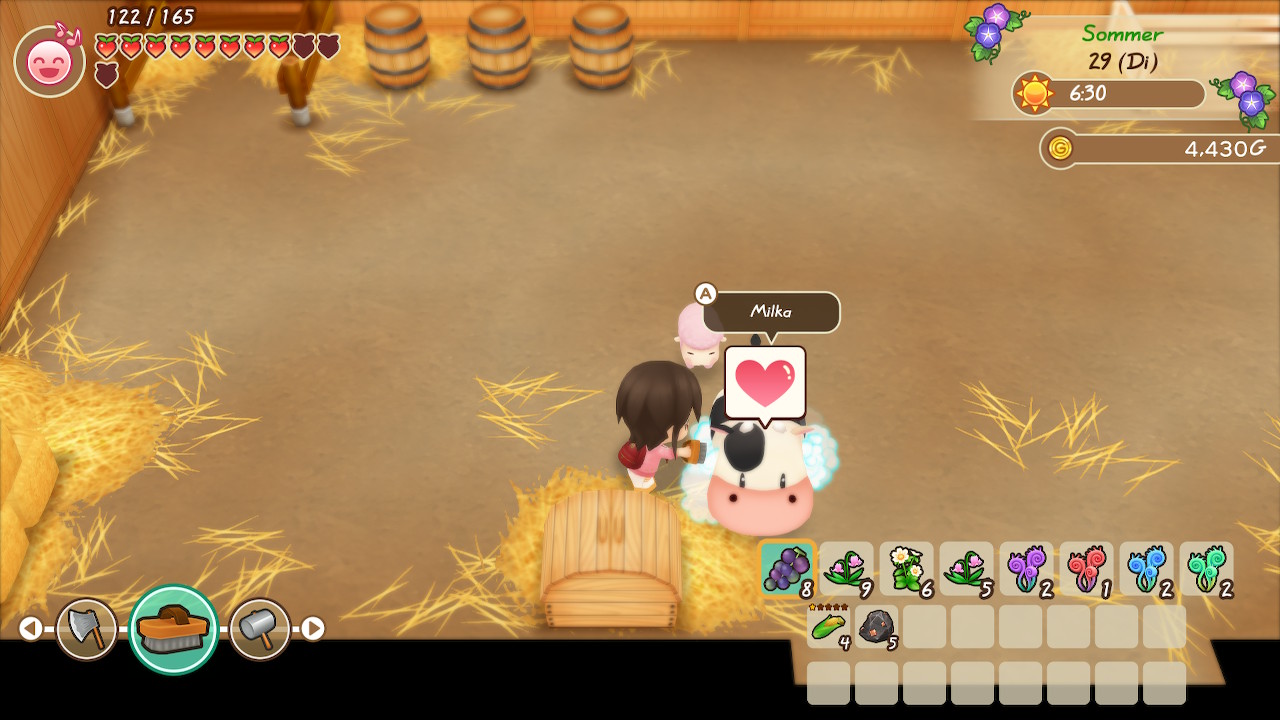Switch to the hammer tool
This screenshot has height=720, width=1280.
click(x=260, y=629)
